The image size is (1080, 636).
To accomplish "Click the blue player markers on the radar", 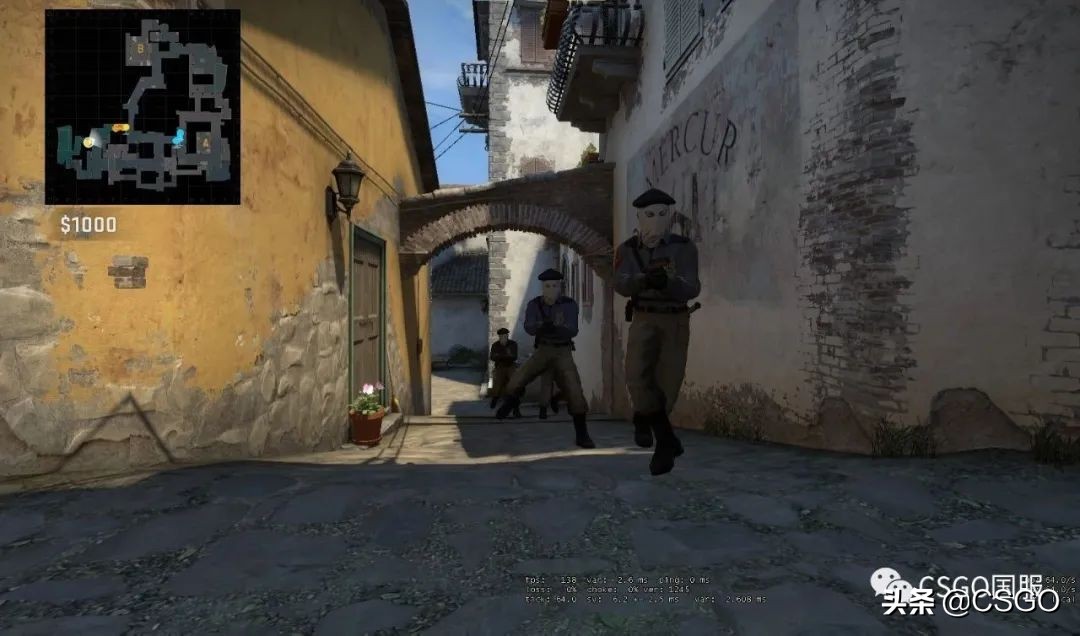I will point(179,137).
